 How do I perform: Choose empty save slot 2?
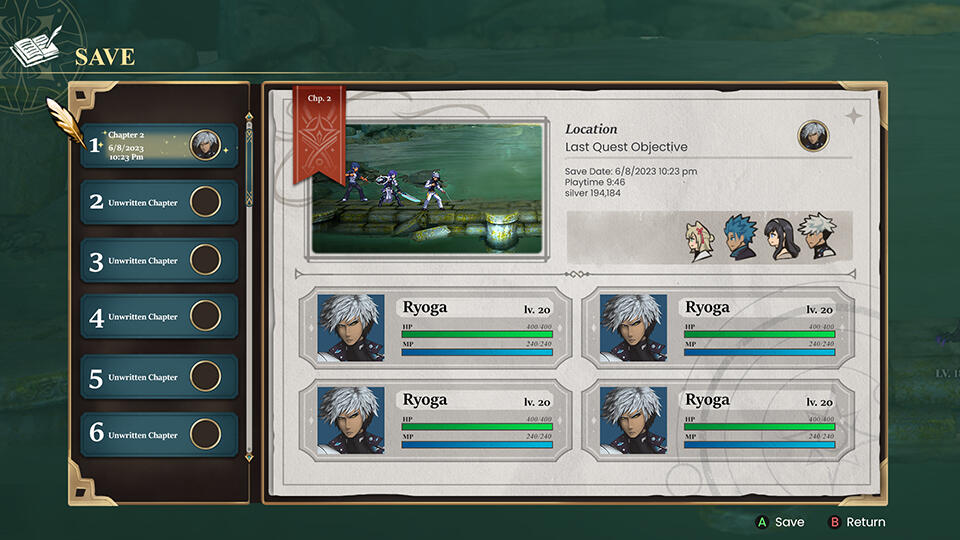click(158, 203)
